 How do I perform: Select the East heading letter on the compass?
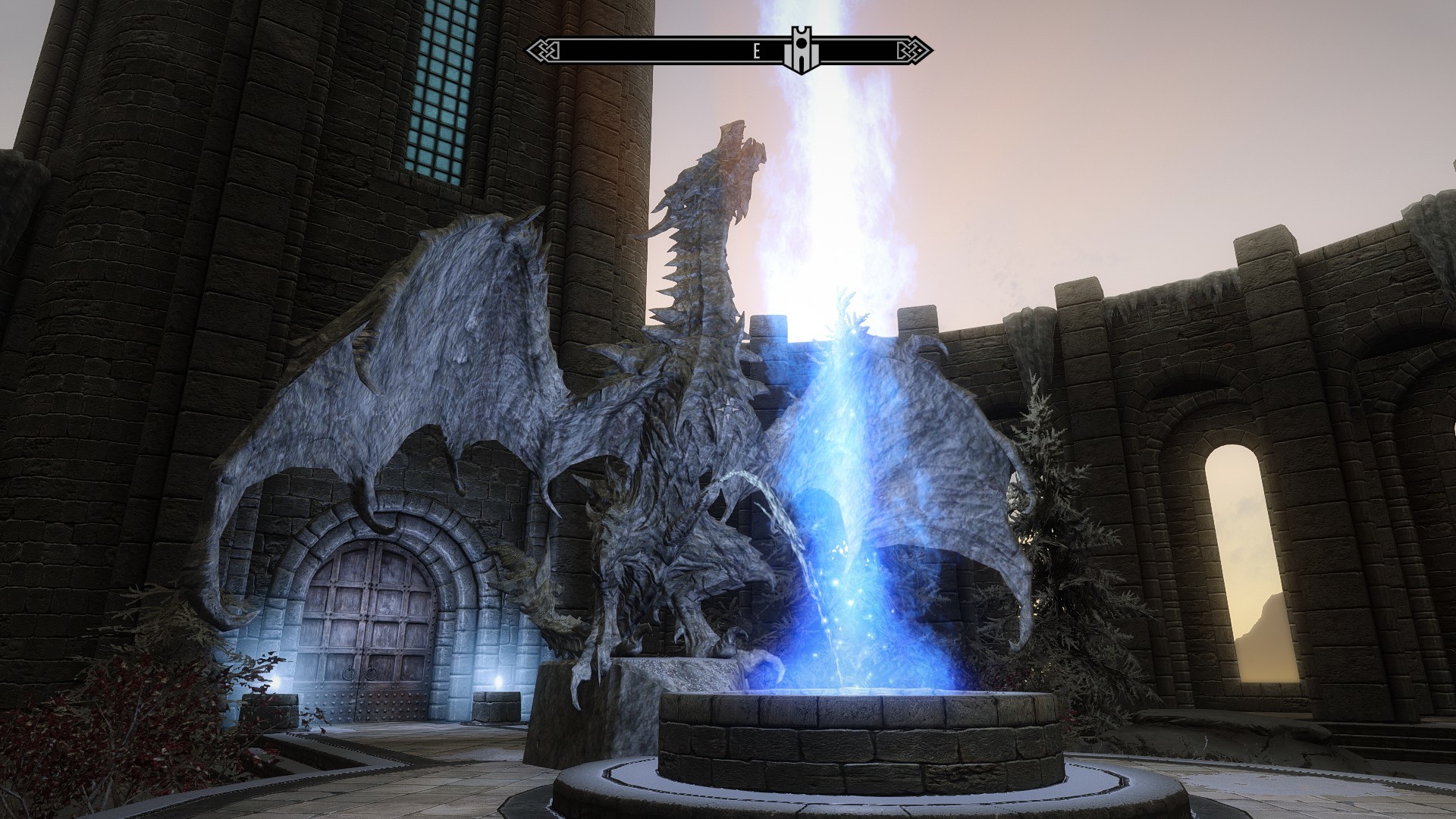click(756, 52)
